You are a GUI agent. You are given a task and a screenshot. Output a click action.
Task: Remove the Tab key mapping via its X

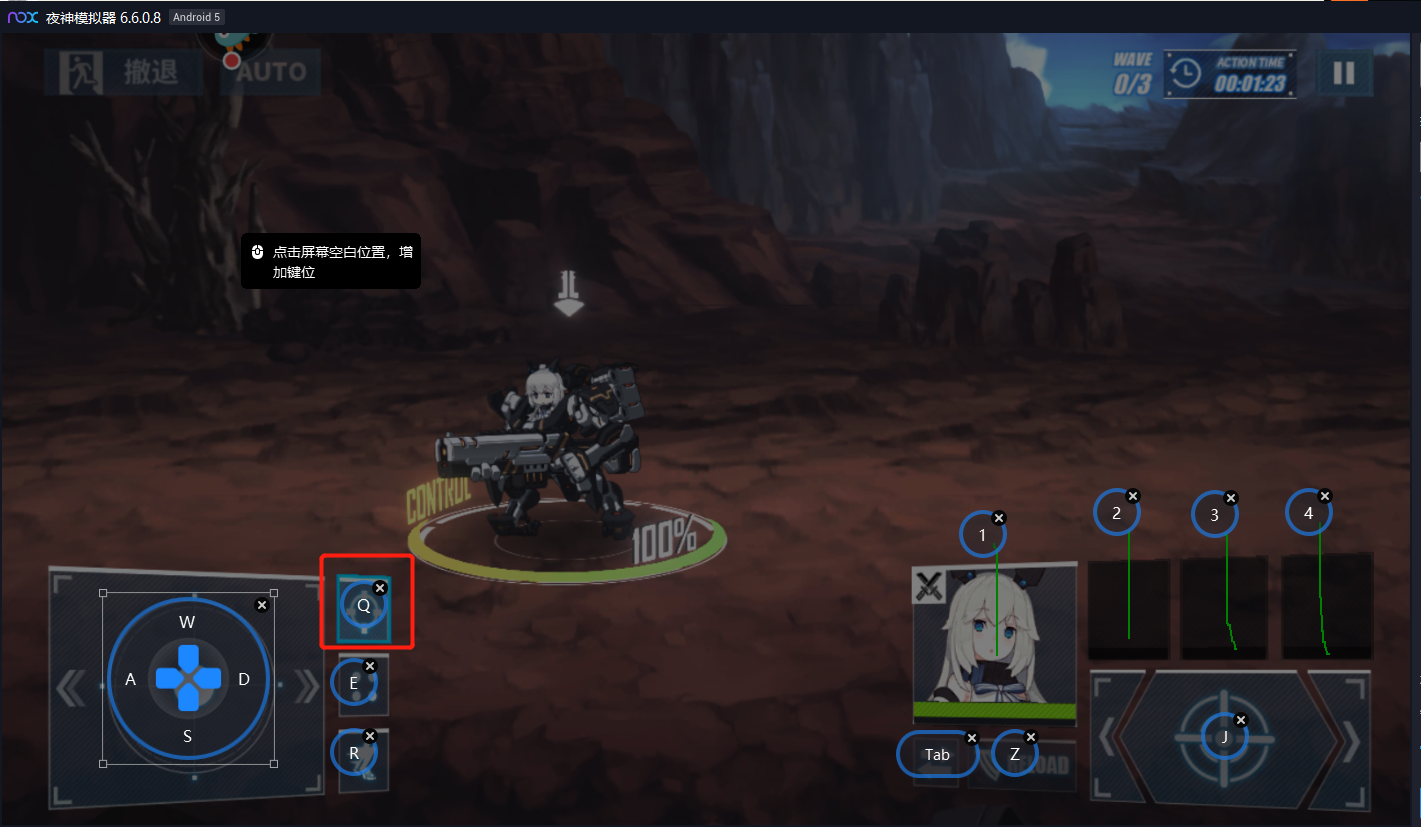coord(971,738)
